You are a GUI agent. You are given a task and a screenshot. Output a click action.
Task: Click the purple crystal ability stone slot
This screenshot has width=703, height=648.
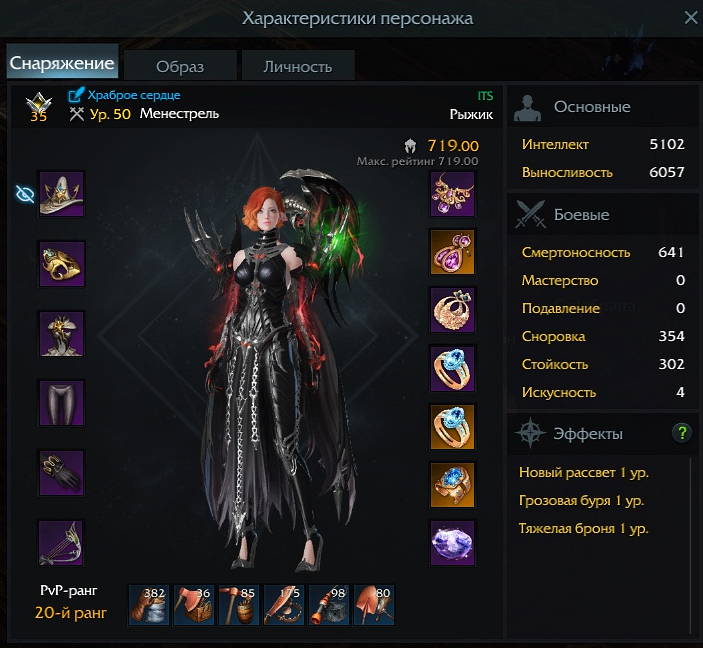coord(452,544)
